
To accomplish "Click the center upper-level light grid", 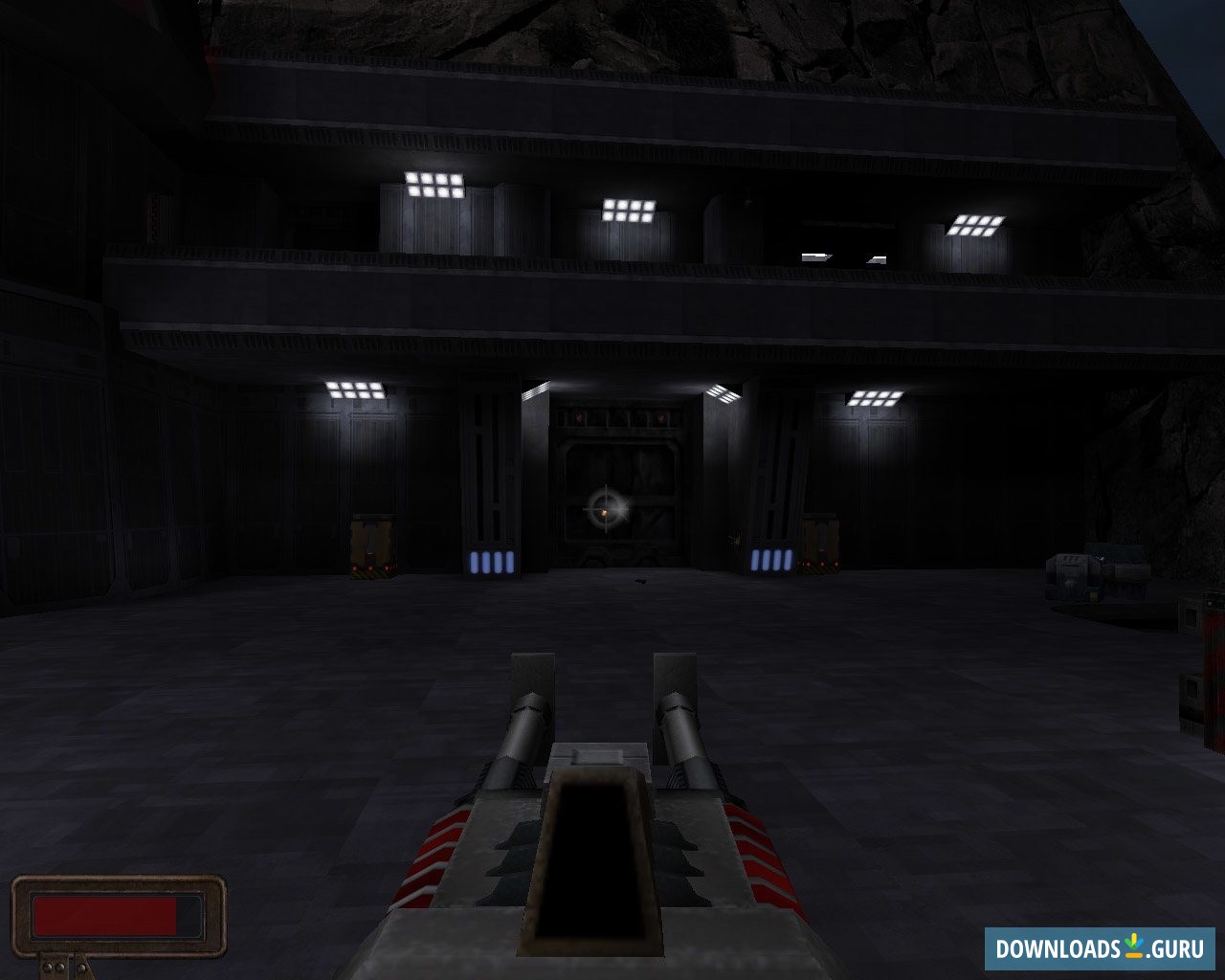I will tap(628, 210).
